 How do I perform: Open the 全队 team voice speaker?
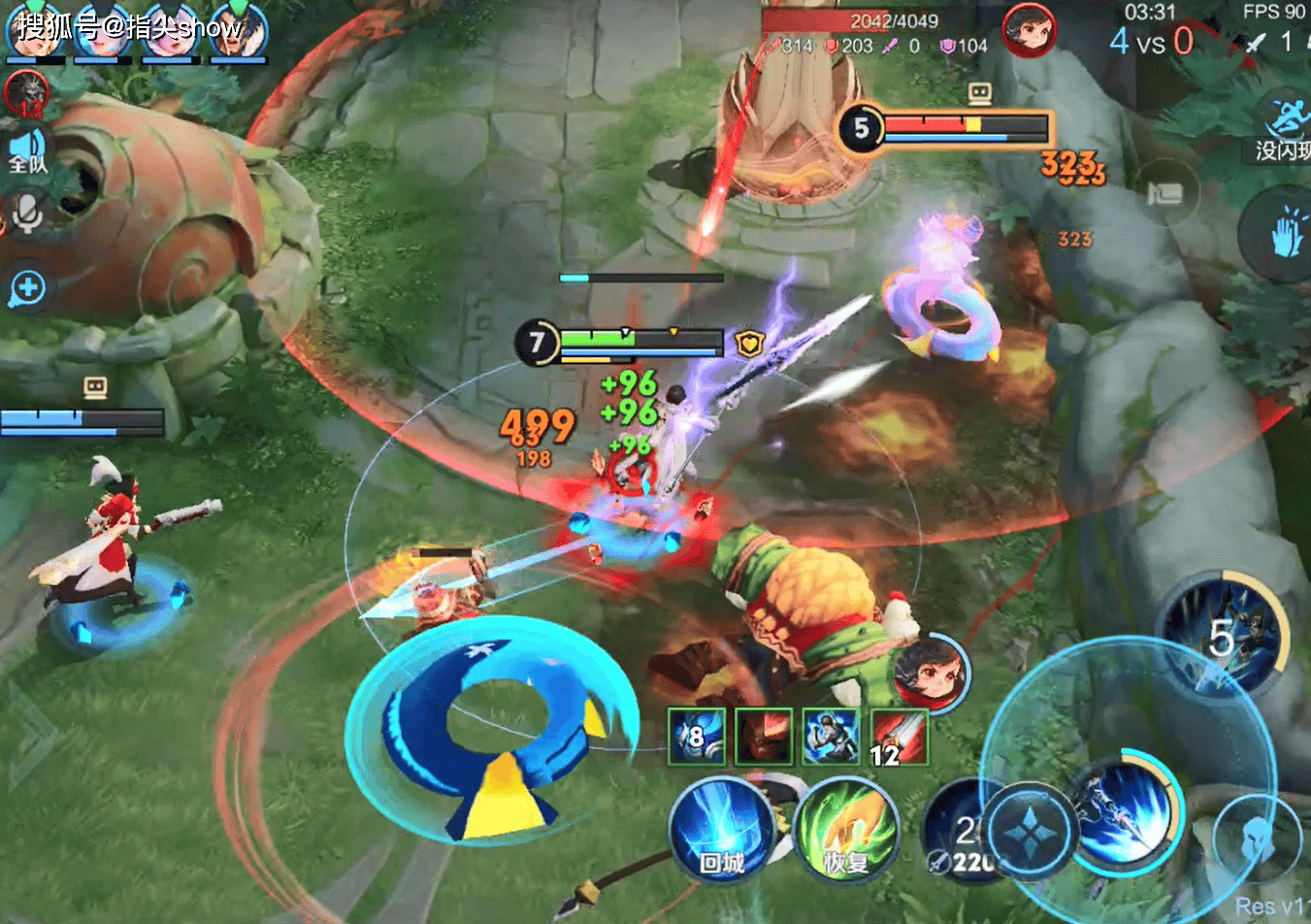point(28,152)
